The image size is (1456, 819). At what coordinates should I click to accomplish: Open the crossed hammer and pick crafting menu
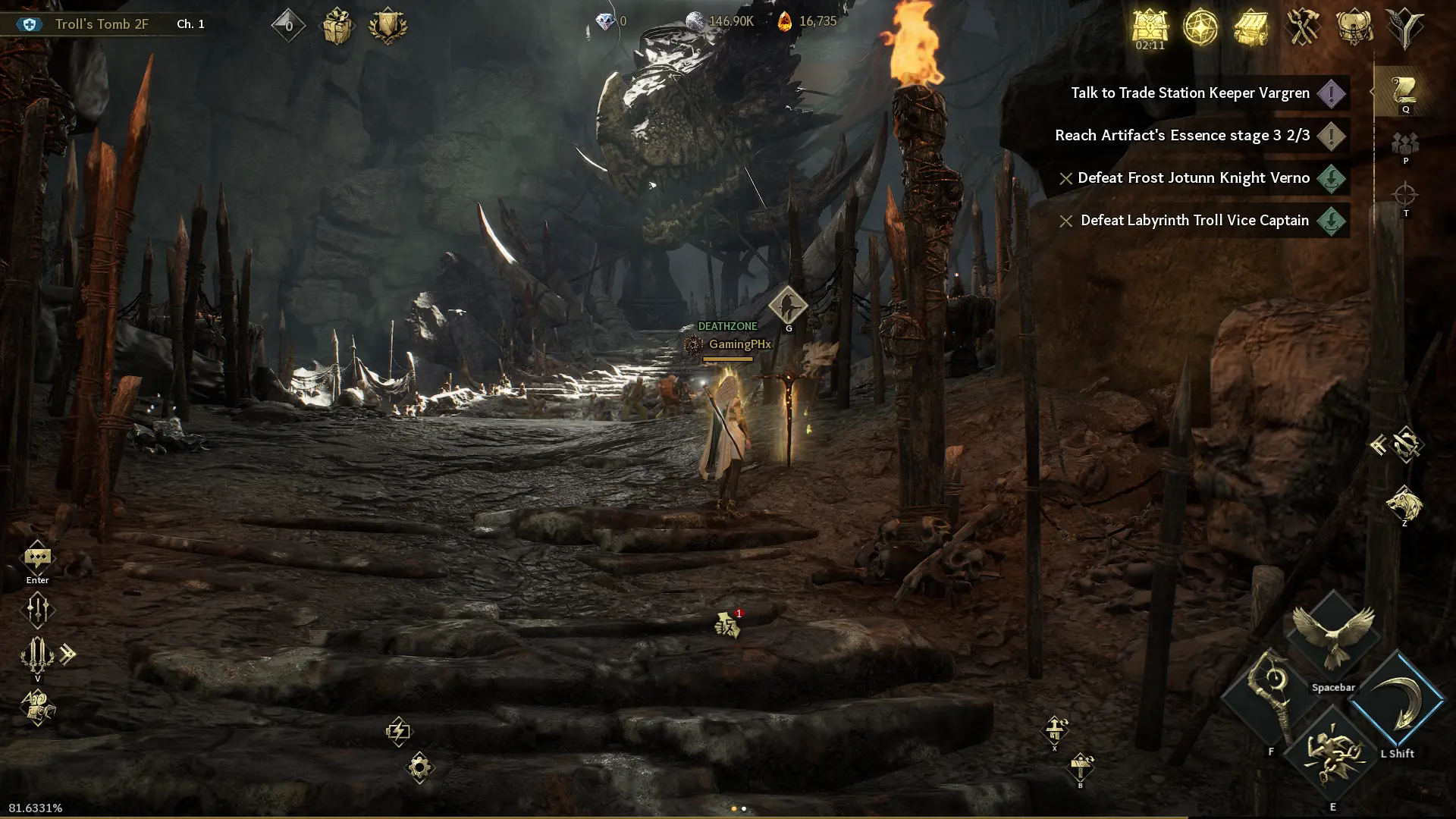tap(1303, 27)
